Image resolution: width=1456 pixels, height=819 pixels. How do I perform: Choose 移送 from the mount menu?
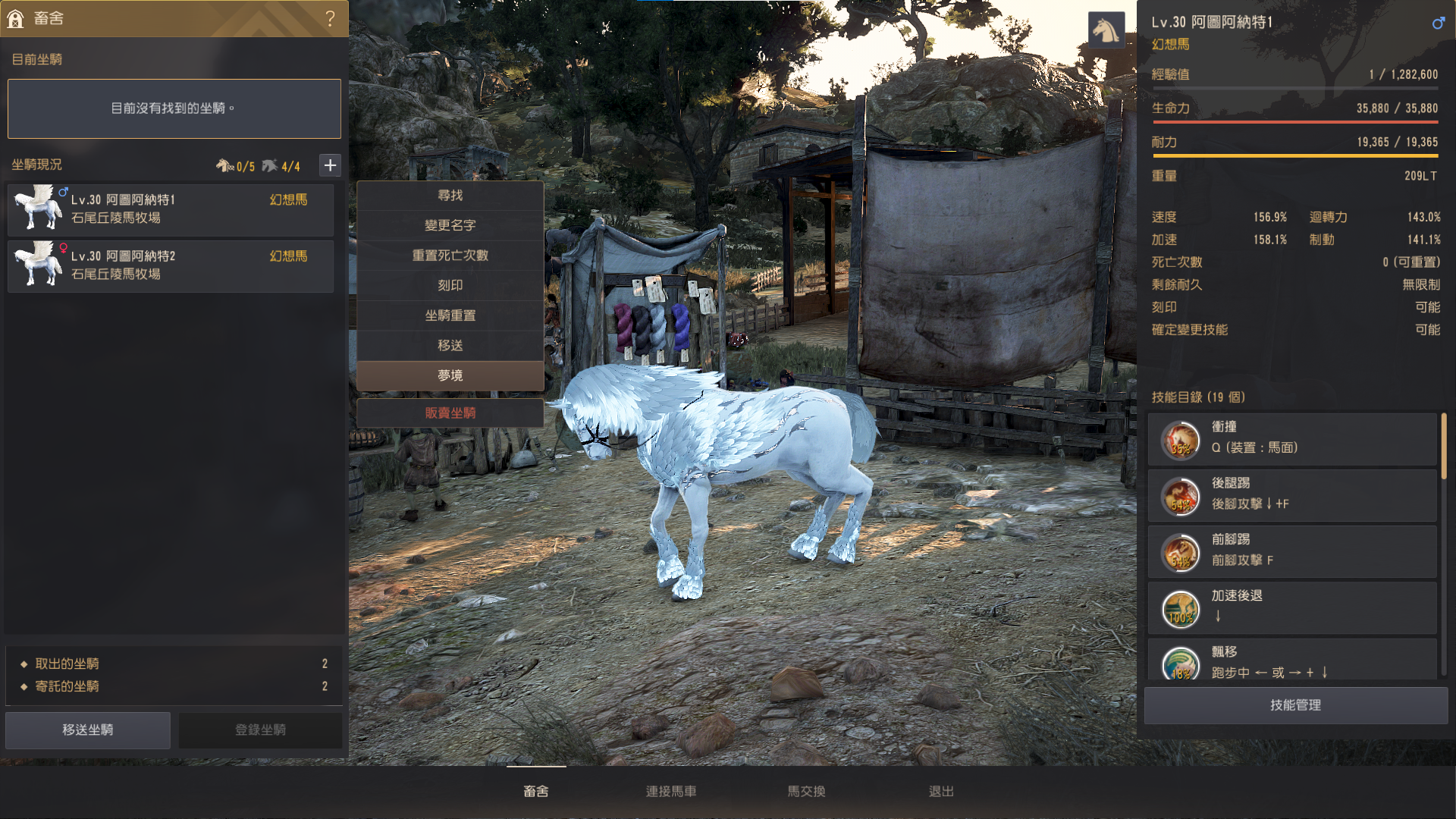point(450,346)
